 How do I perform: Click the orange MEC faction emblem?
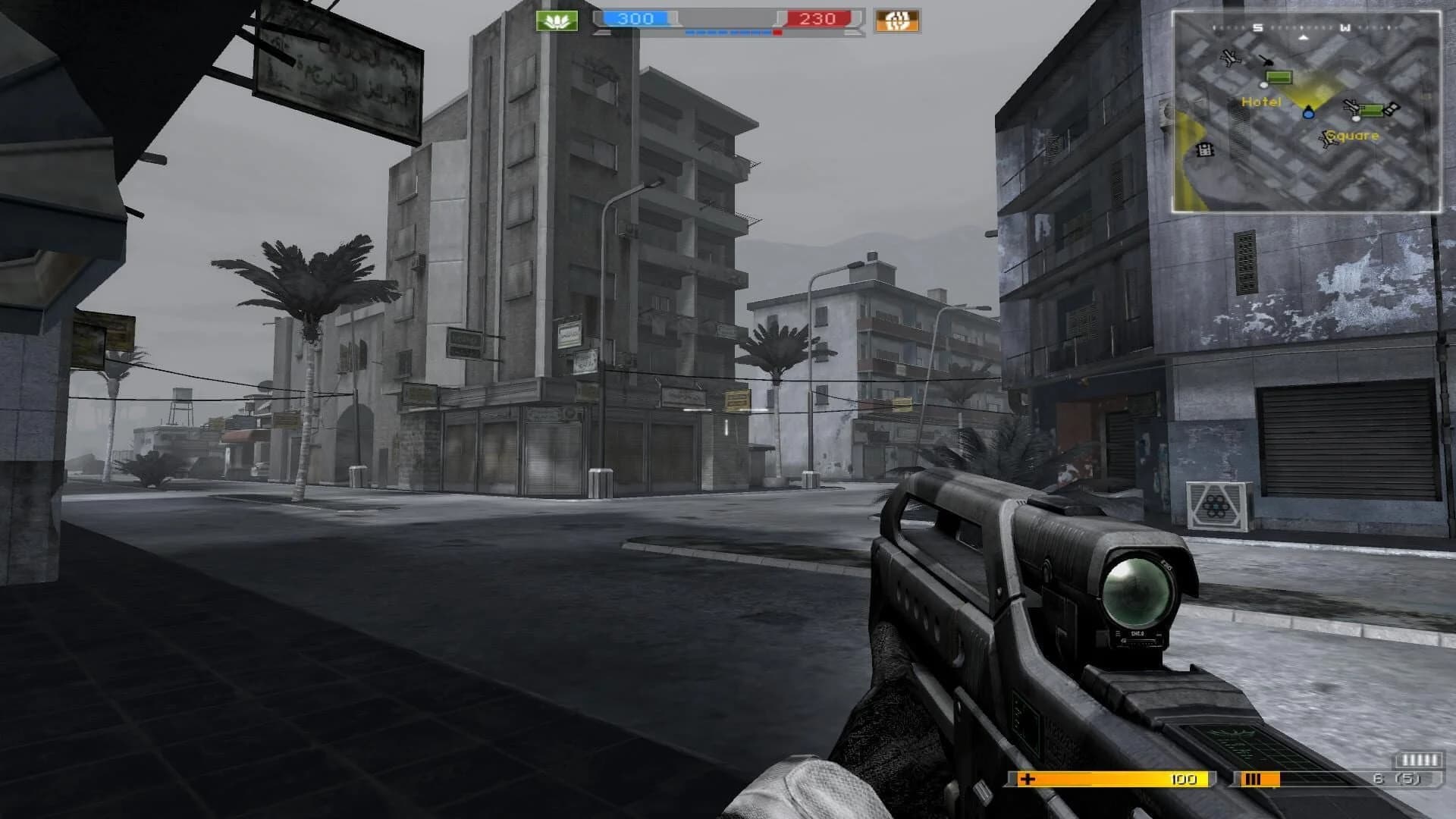coord(897,22)
